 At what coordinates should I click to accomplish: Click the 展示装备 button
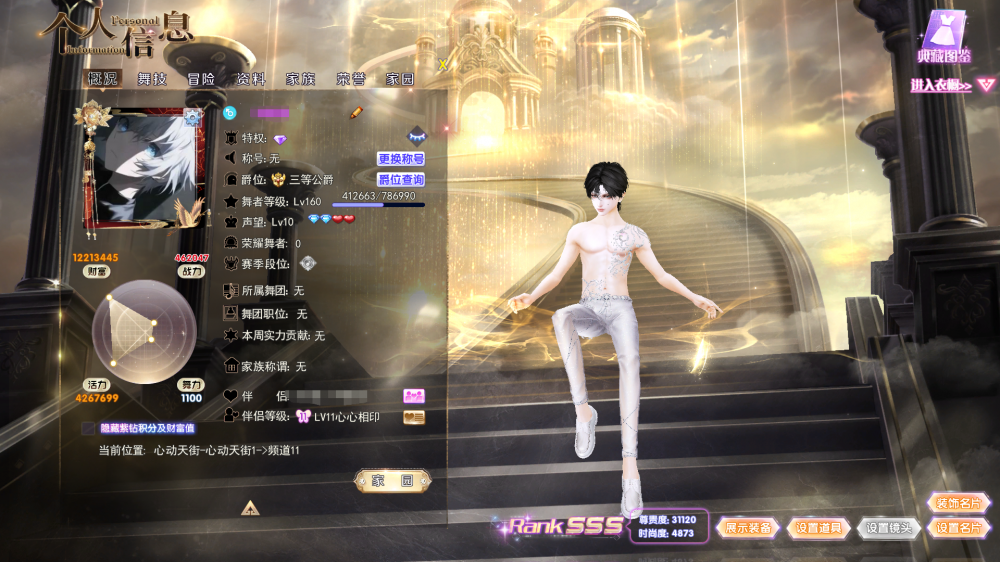[x=748, y=528]
